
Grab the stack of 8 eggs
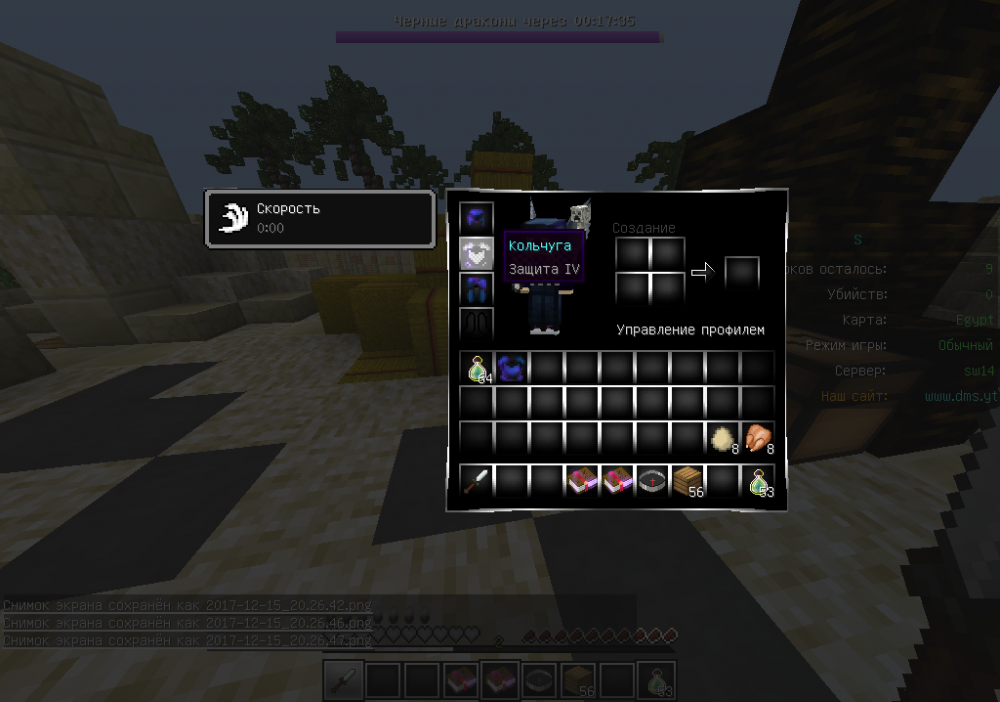[722, 438]
